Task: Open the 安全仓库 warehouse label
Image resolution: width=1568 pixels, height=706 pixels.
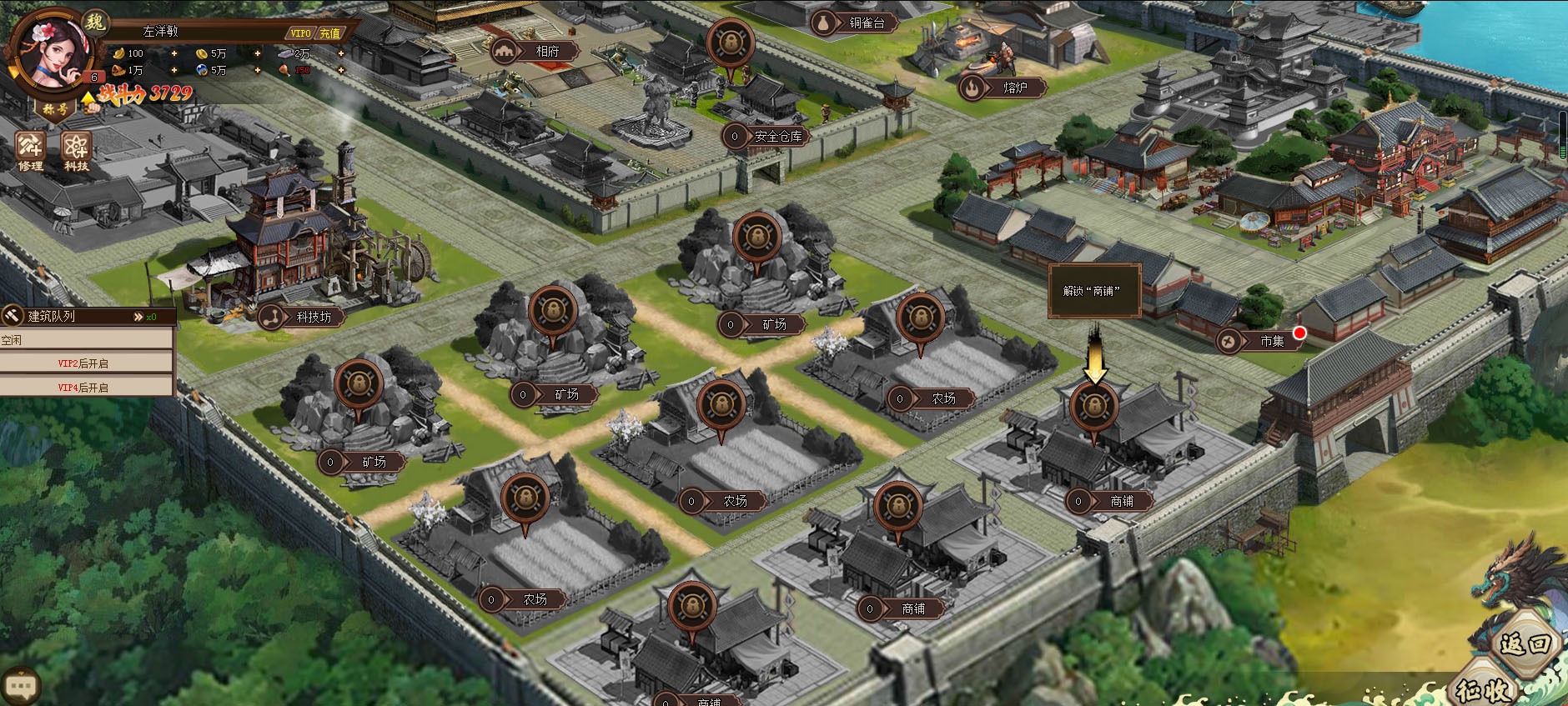Action: [x=777, y=137]
